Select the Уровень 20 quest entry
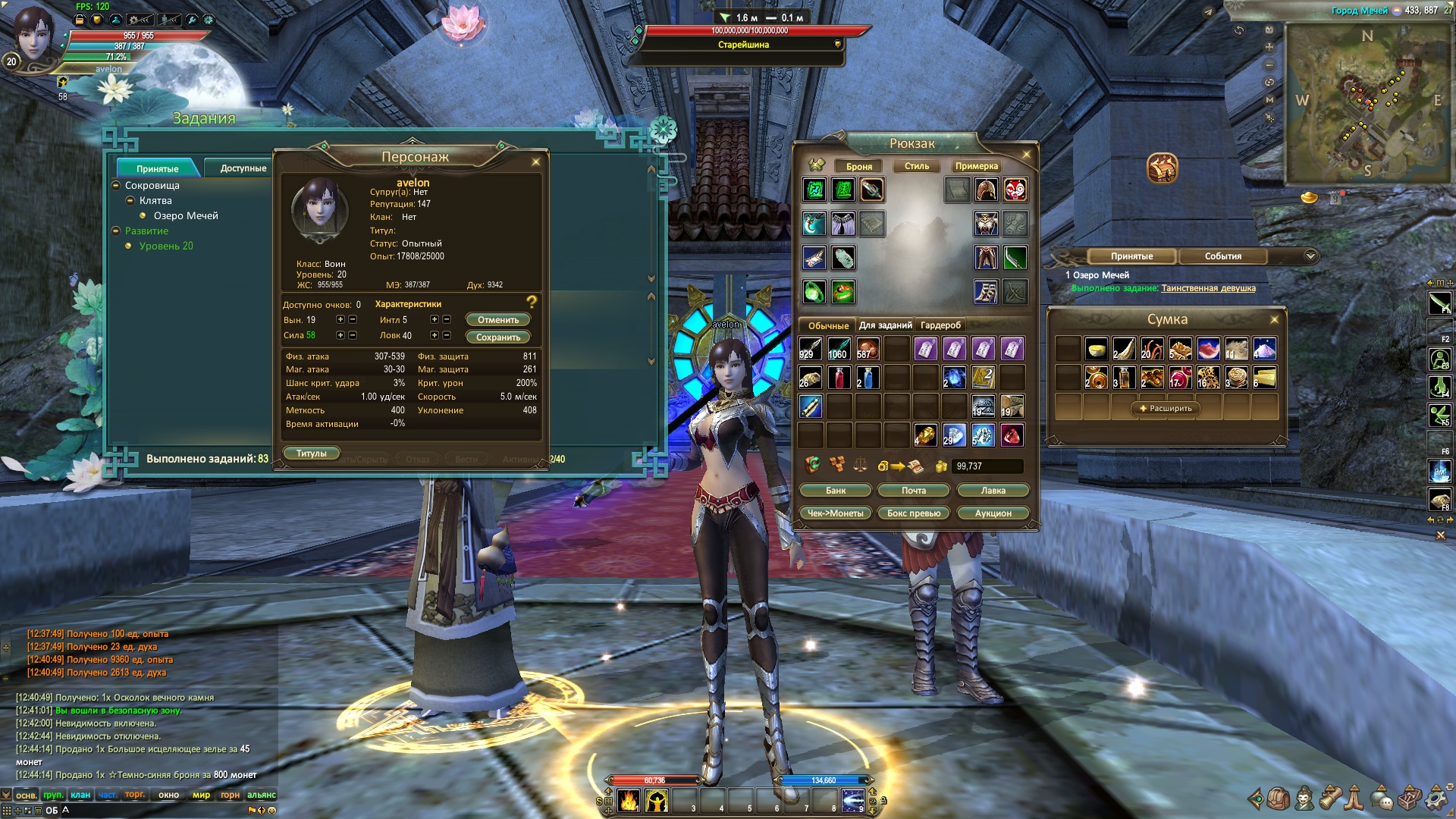The height and width of the screenshot is (819, 1456). (x=166, y=246)
